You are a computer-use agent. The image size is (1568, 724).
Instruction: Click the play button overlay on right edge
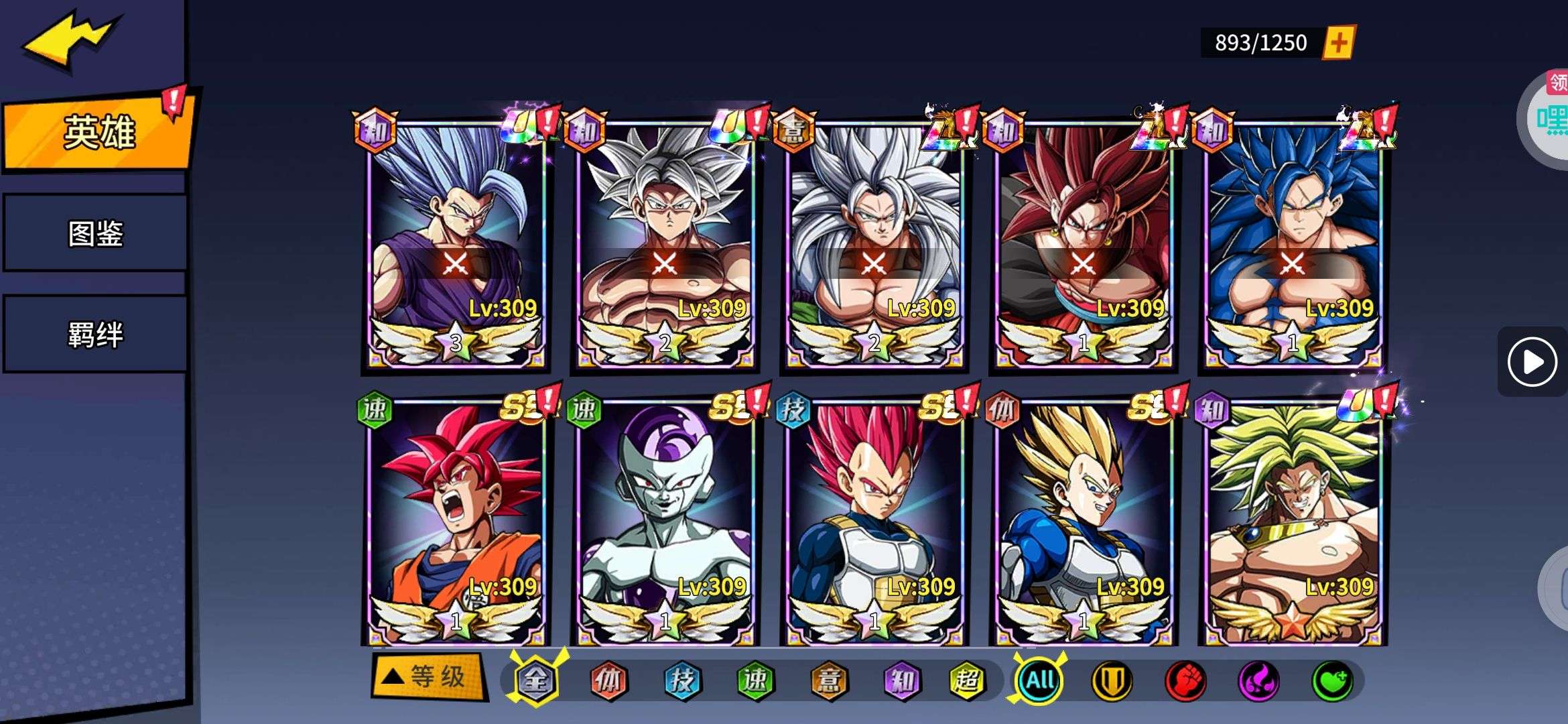[1532, 362]
